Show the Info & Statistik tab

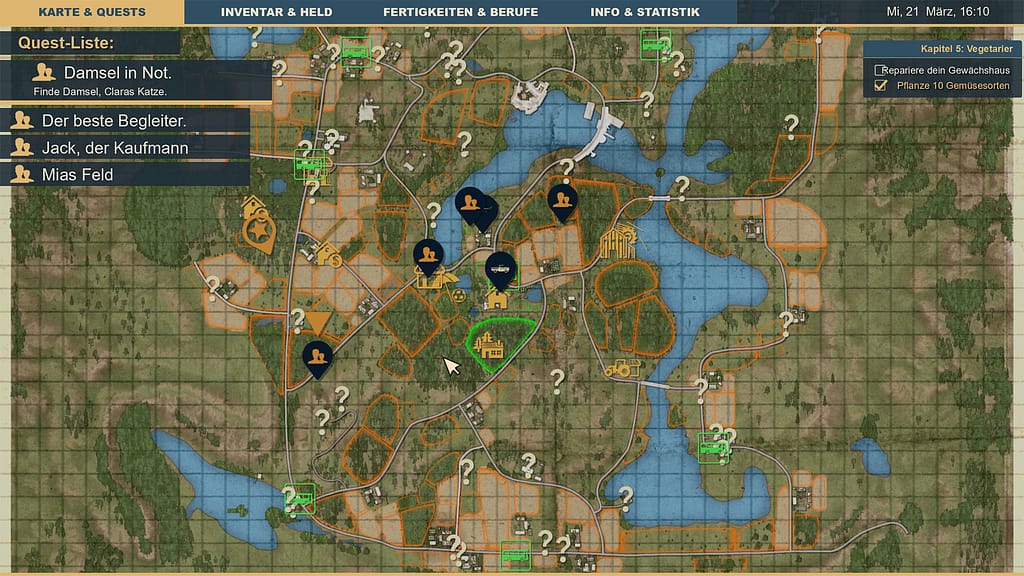tap(645, 12)
